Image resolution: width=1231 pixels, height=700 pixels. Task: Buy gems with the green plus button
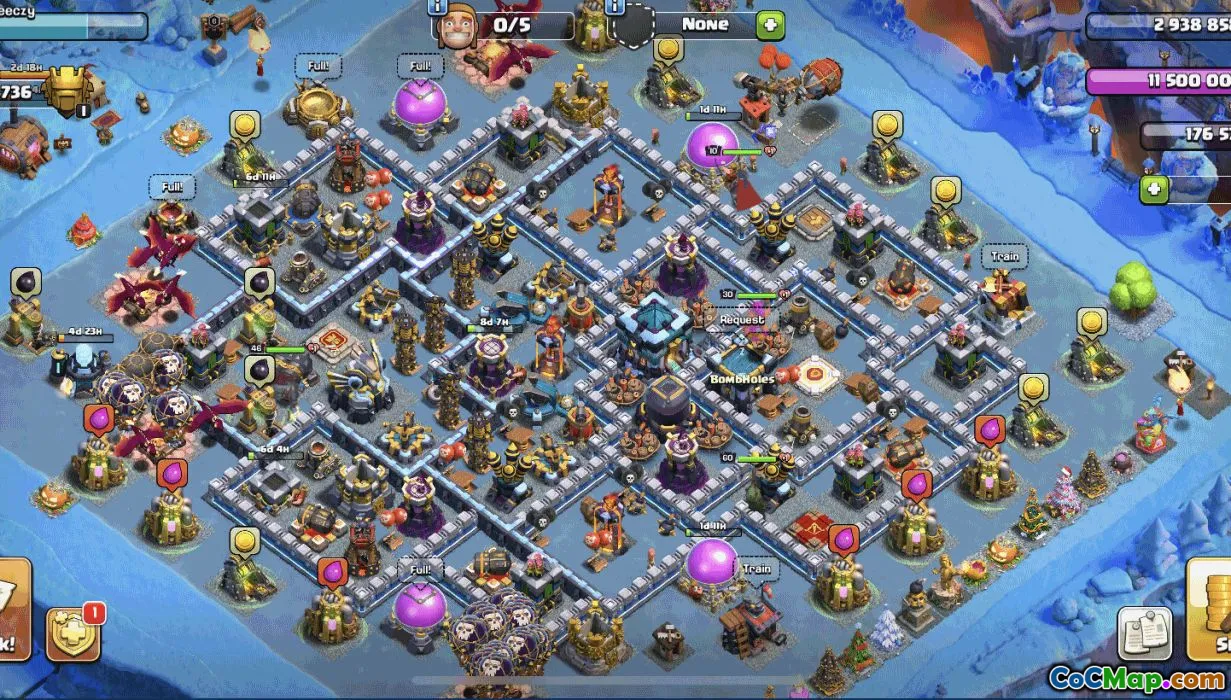click(1154, 189)
